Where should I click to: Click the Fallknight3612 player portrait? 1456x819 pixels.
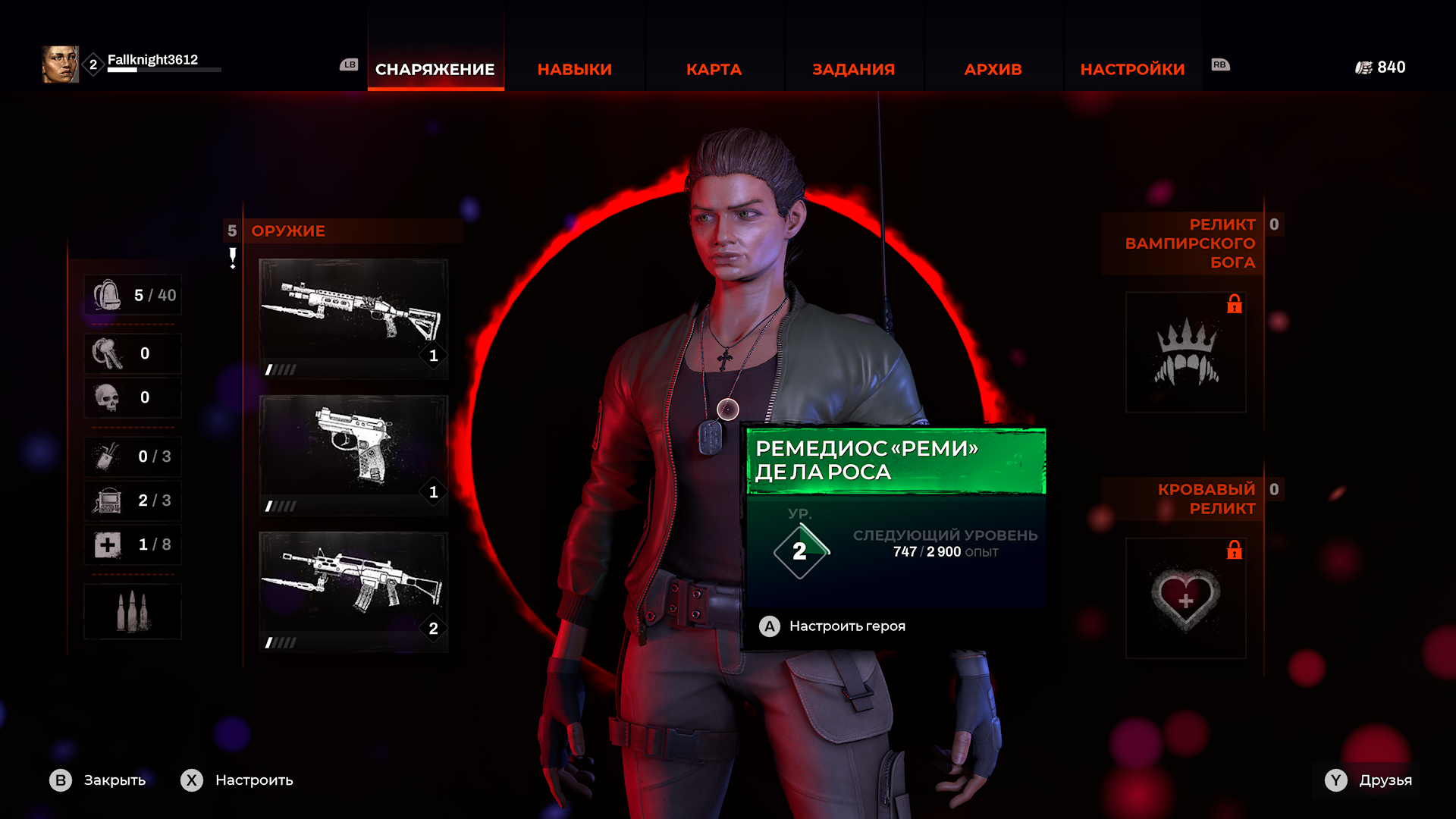coord(60,64)
